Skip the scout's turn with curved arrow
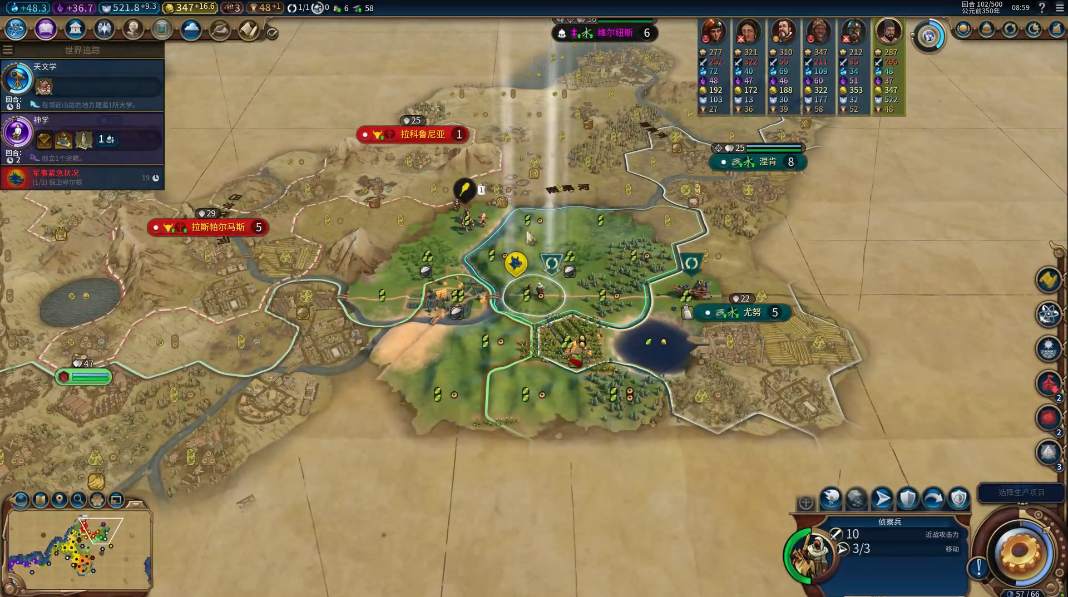 (933, 498)
